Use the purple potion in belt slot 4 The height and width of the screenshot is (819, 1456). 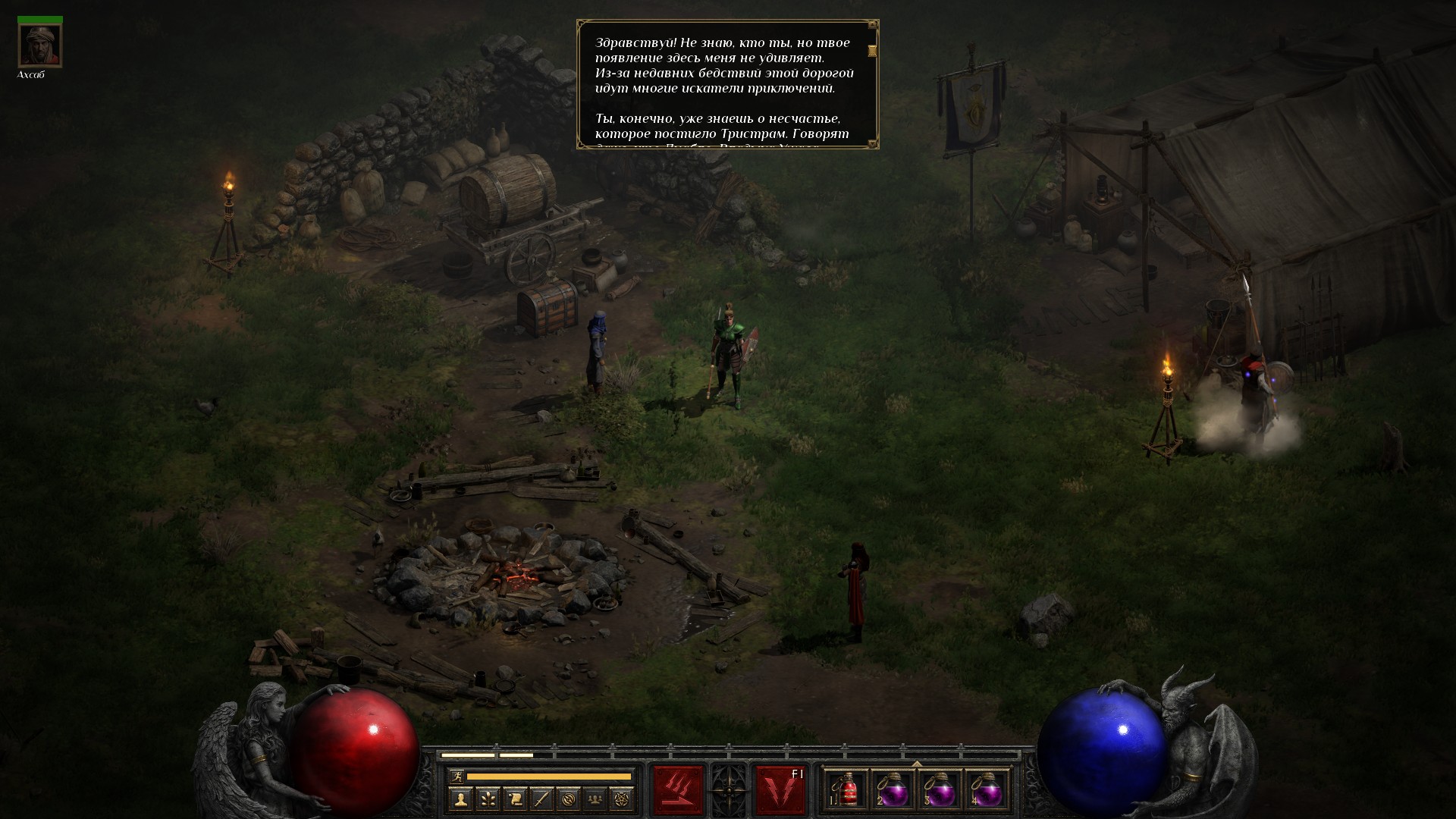tap(986, 790)
